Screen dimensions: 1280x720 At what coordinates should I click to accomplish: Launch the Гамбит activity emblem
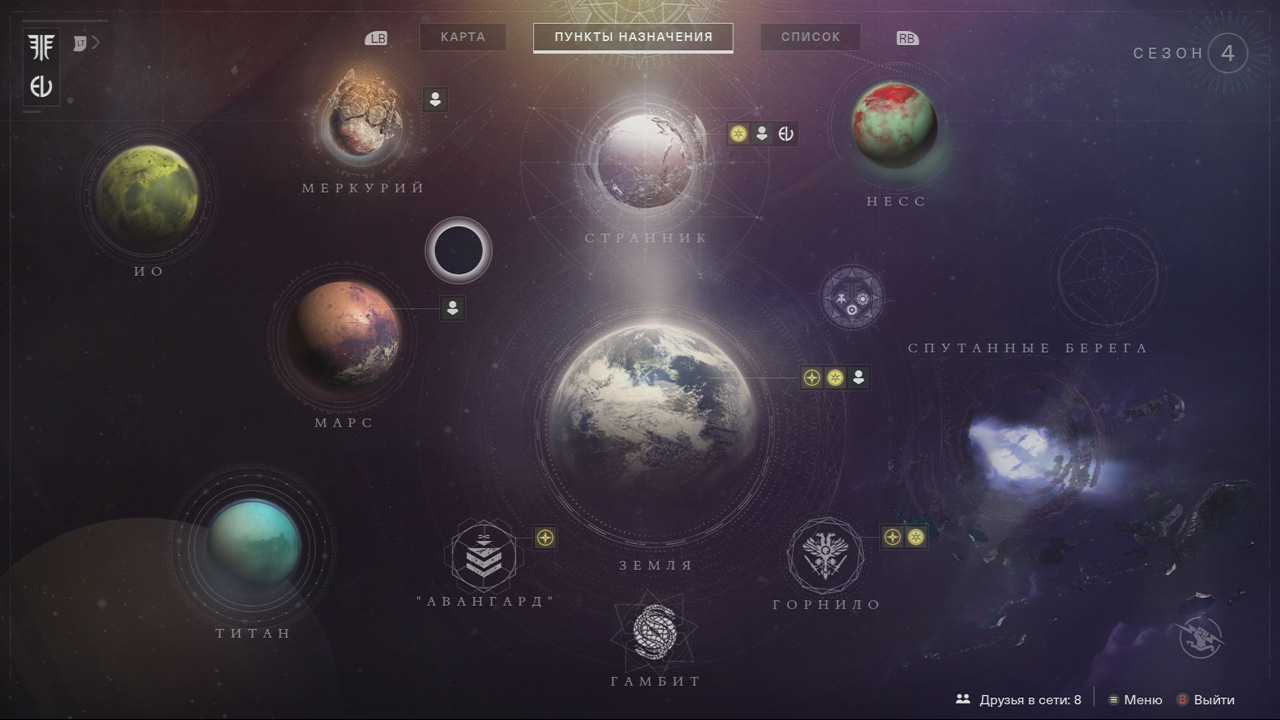pyautogui.click(x=655, y=633)
